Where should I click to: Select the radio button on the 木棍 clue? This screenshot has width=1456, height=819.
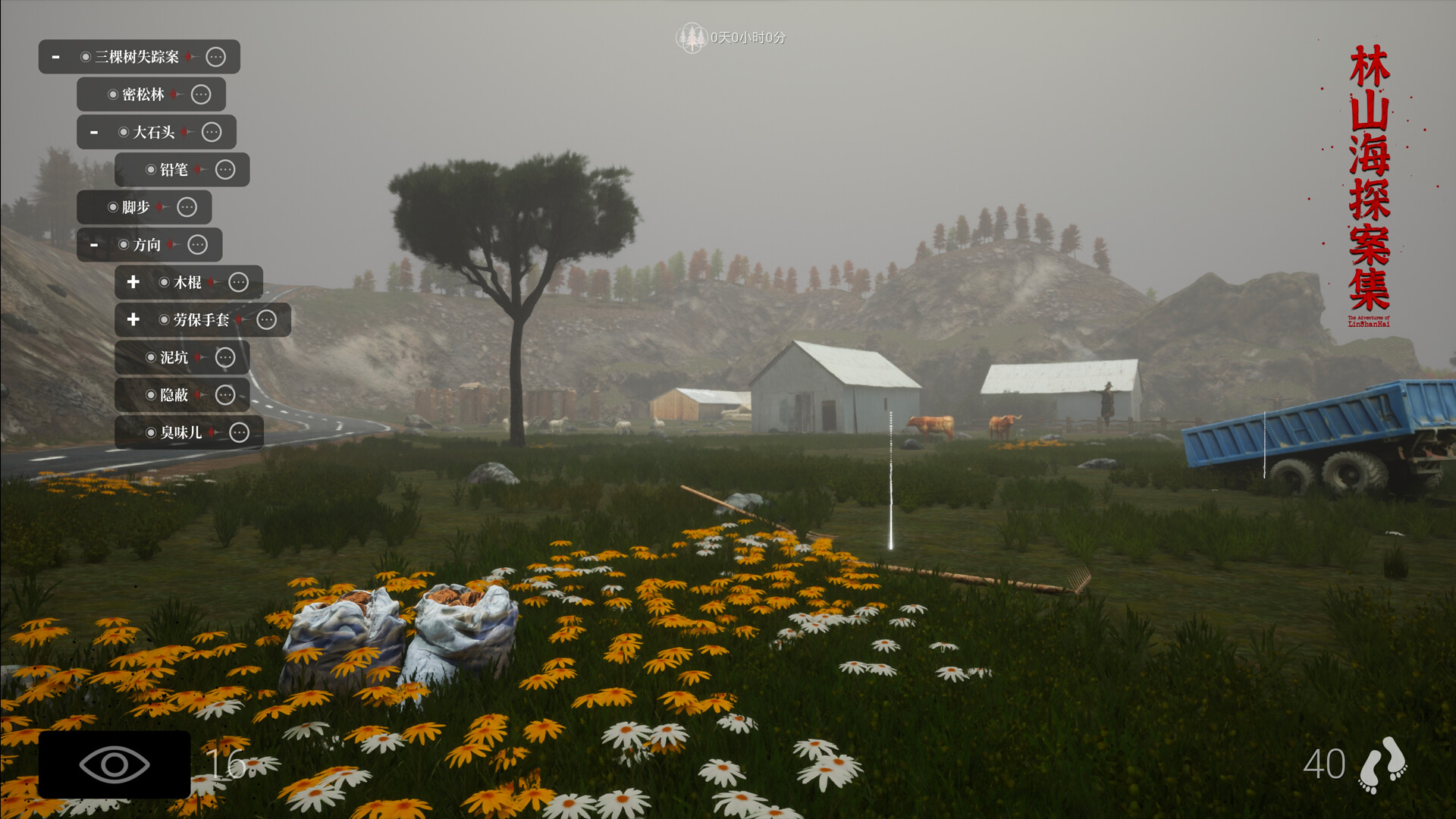click(x=164, y=282)
